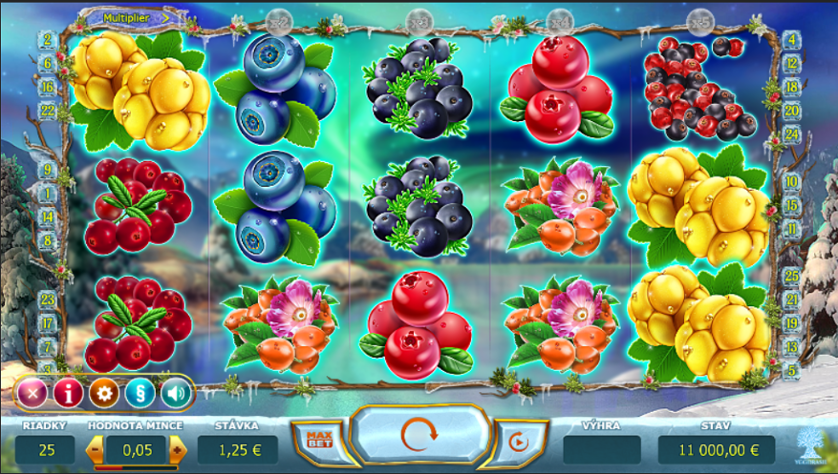Open settings with the gear icon
838x474 pixels.
click(104, 393)
